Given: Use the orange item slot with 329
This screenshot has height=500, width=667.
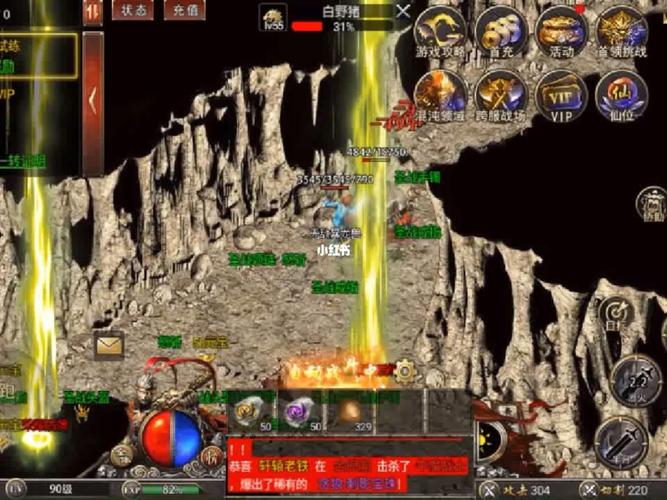Looking at the screenshot, I should point(352,410).
